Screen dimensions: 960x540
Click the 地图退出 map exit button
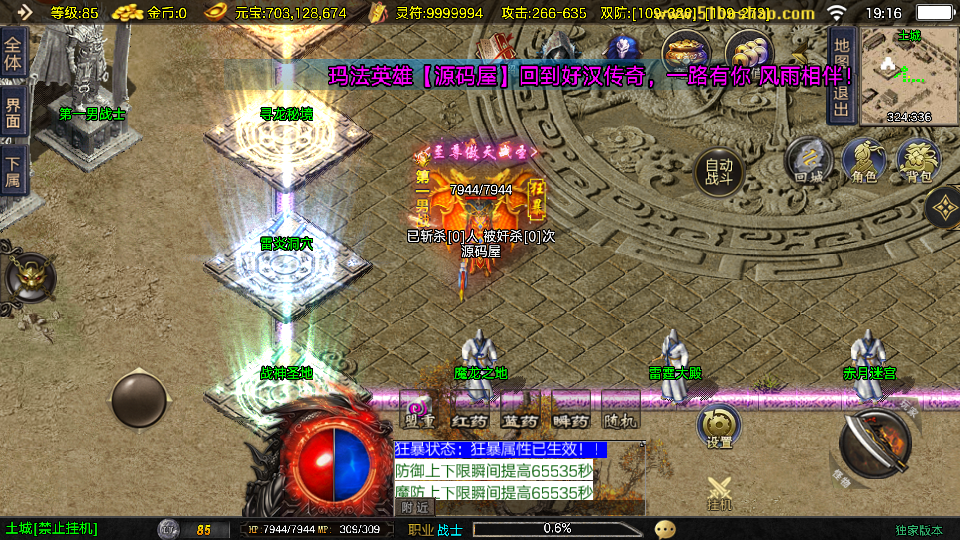click(x=842, y=75)
